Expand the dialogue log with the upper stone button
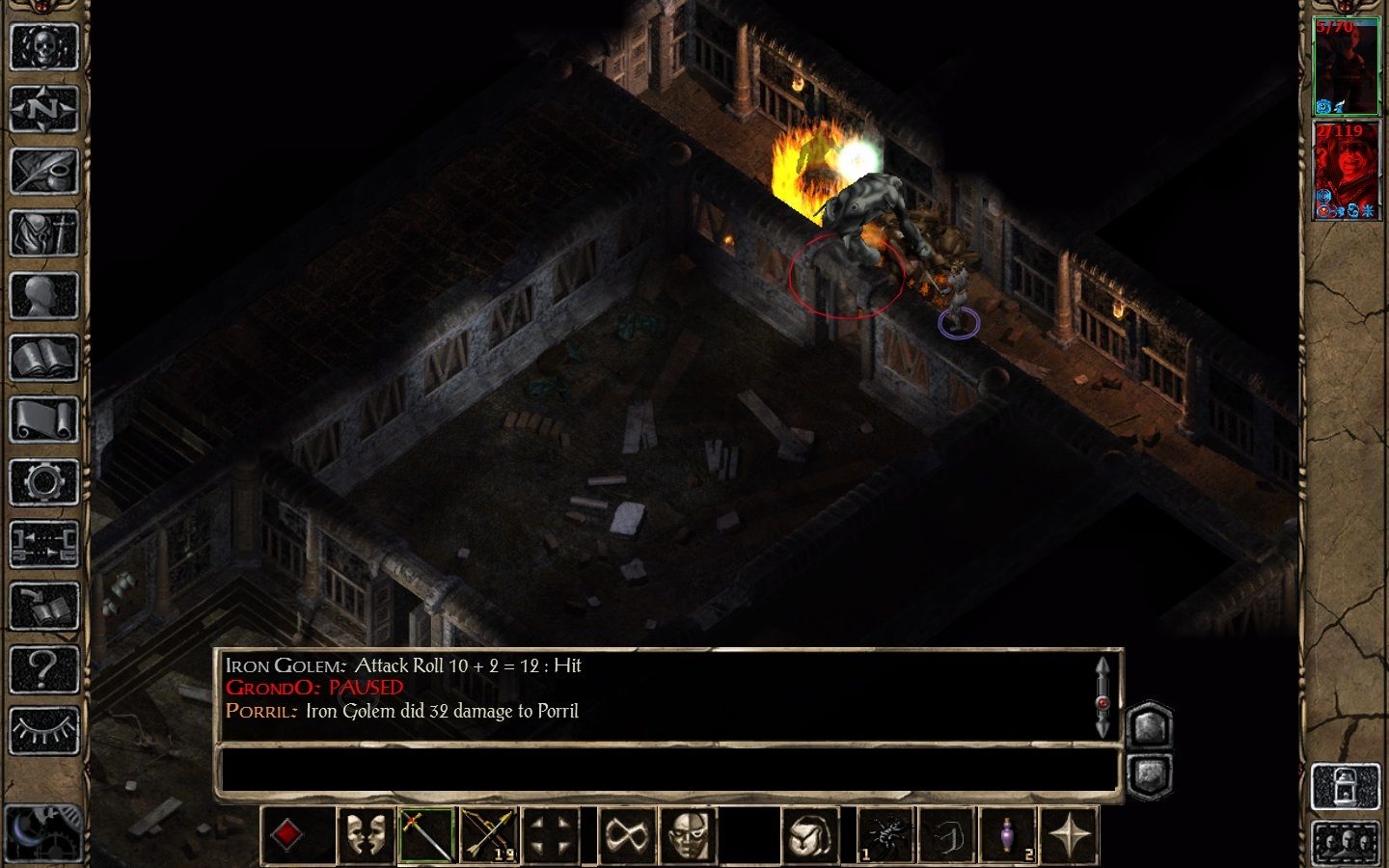 pyautogui.click(x=1148, y=728)
